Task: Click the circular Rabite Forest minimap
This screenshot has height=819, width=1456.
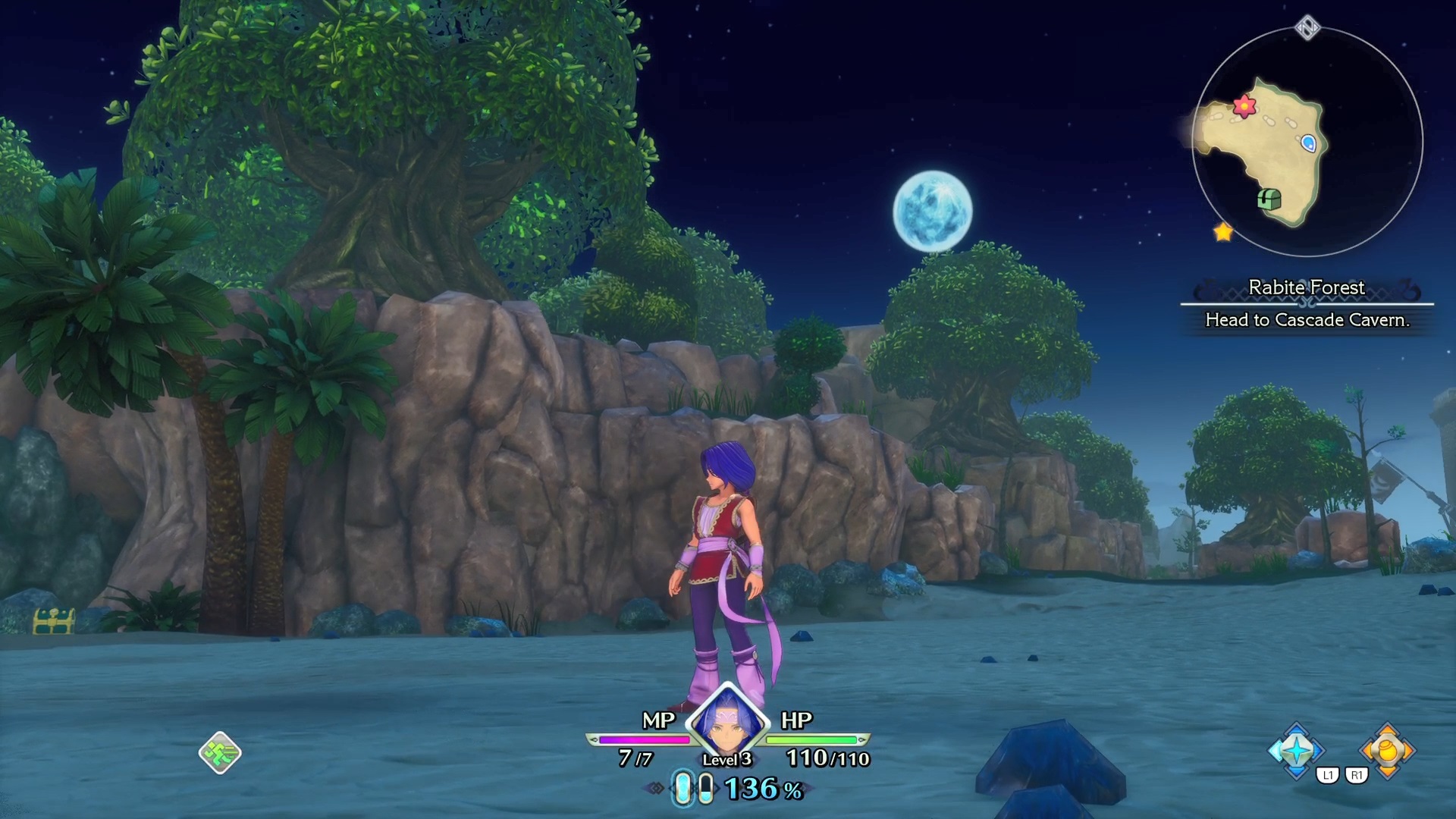Action: [1307, 142]
